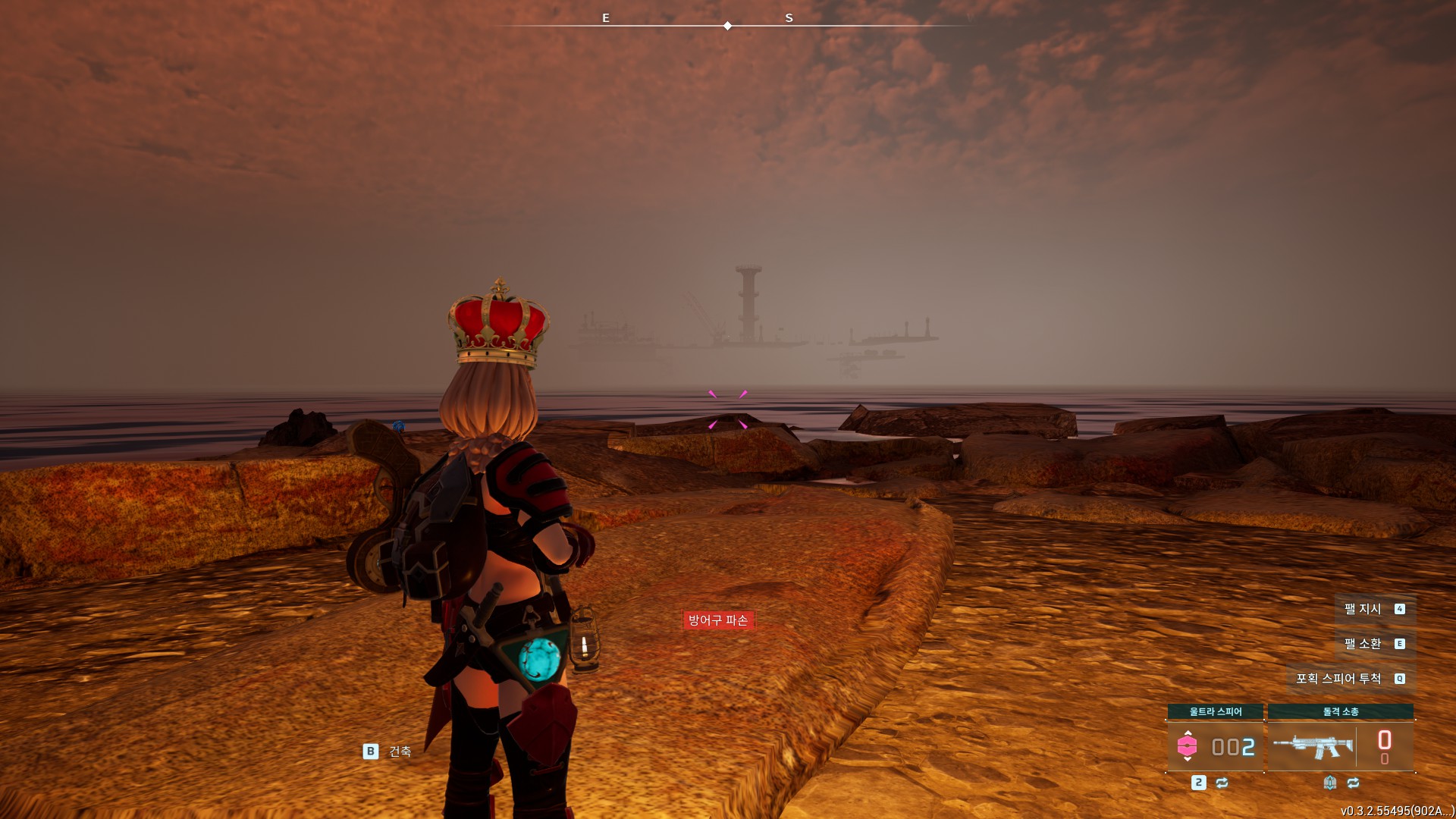Screen dimensions: 1456x819
Task: Open the 건축 build menu label
Action: [399, 752]
